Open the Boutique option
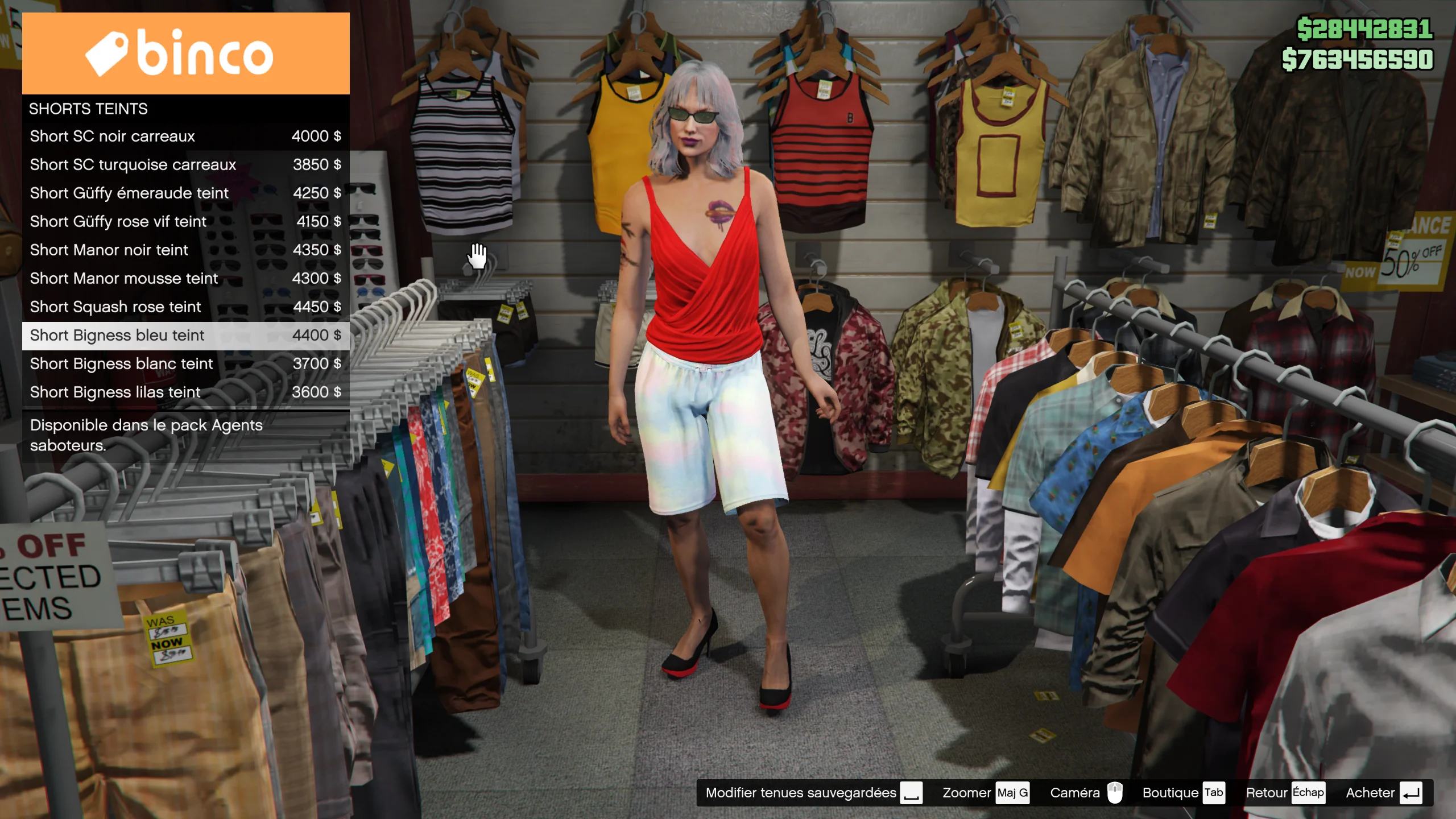 [x=1182, y=793]
